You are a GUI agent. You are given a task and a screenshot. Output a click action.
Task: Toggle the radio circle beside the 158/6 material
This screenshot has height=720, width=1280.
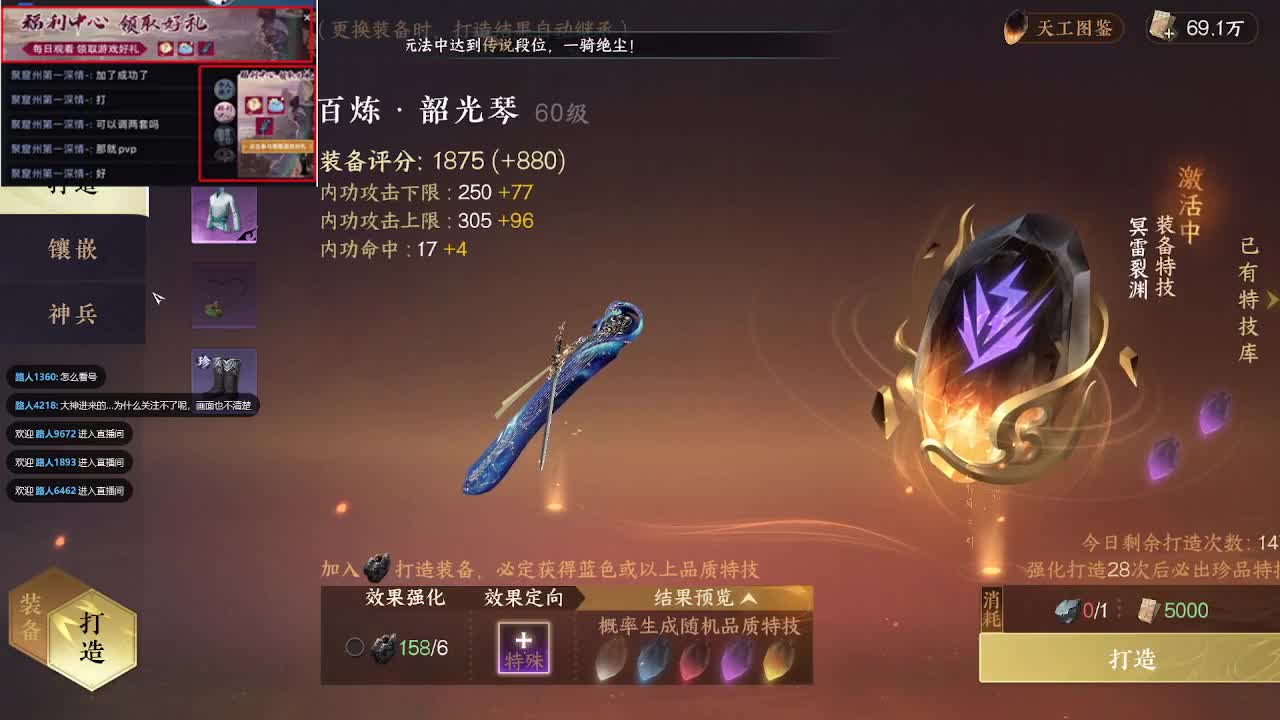click(x=355, y=648)
